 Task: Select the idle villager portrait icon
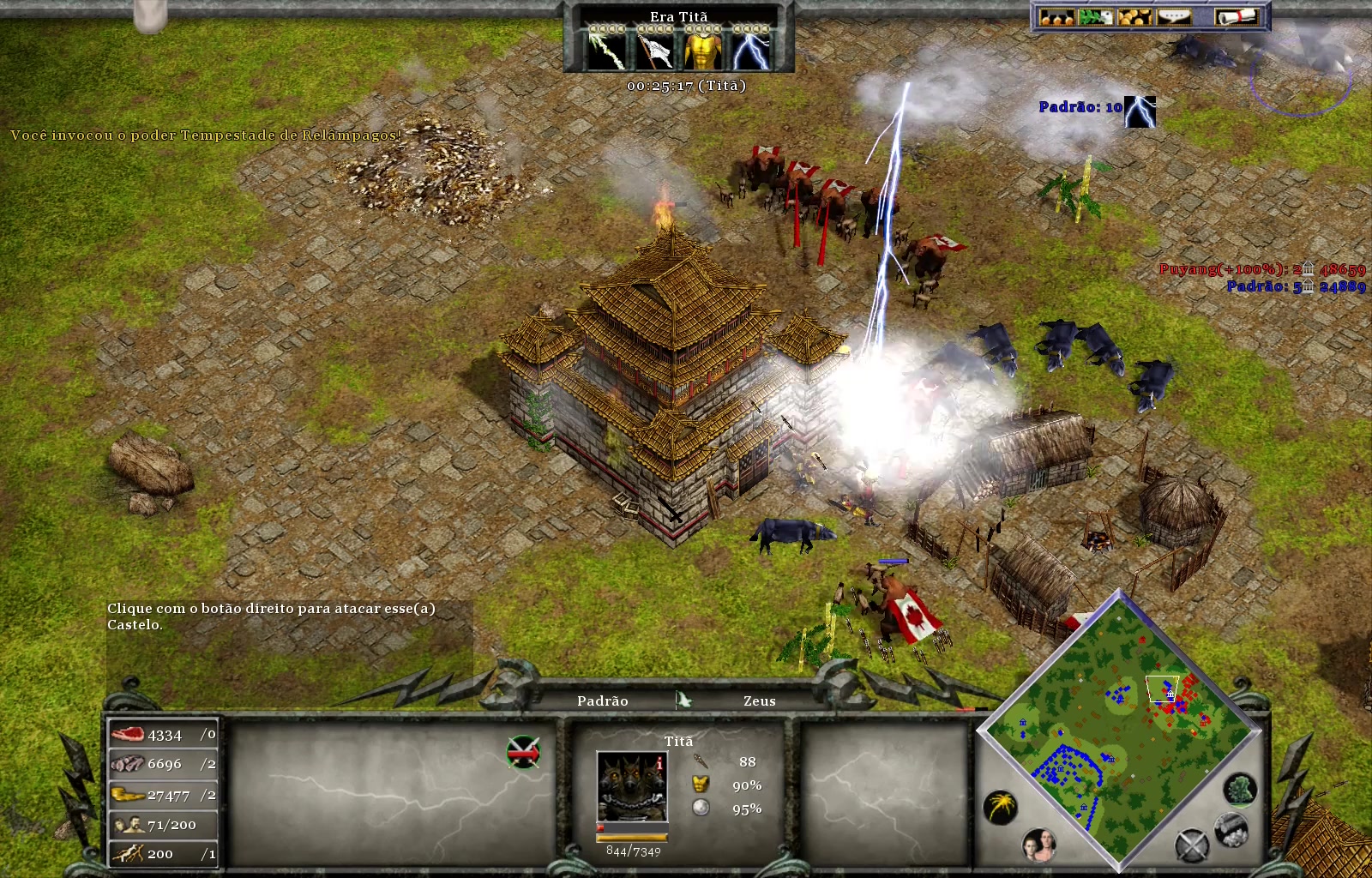coord(1039,845)
